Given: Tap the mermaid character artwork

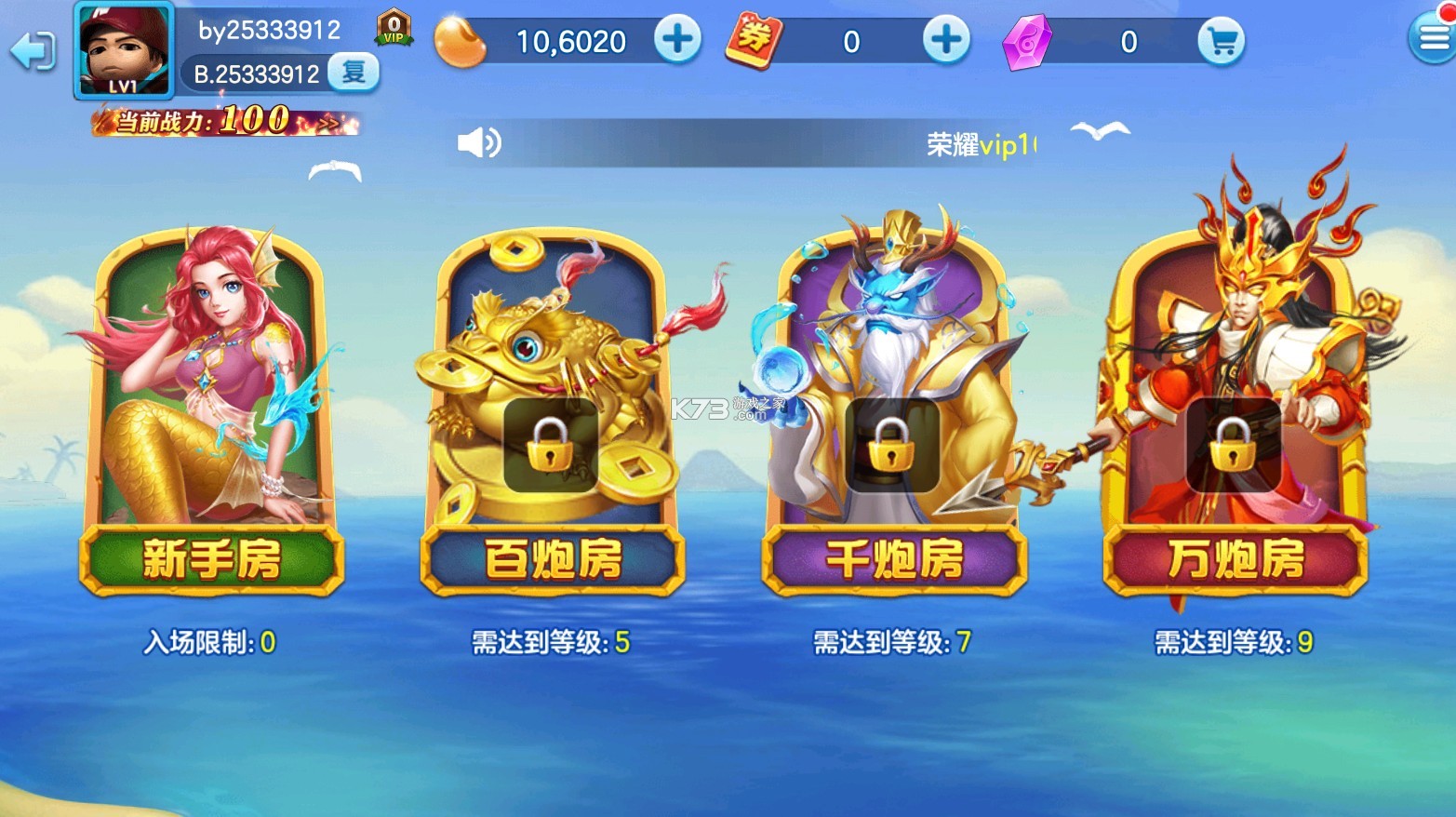Looking at the screenshot, I should click(x=209, y=382).
